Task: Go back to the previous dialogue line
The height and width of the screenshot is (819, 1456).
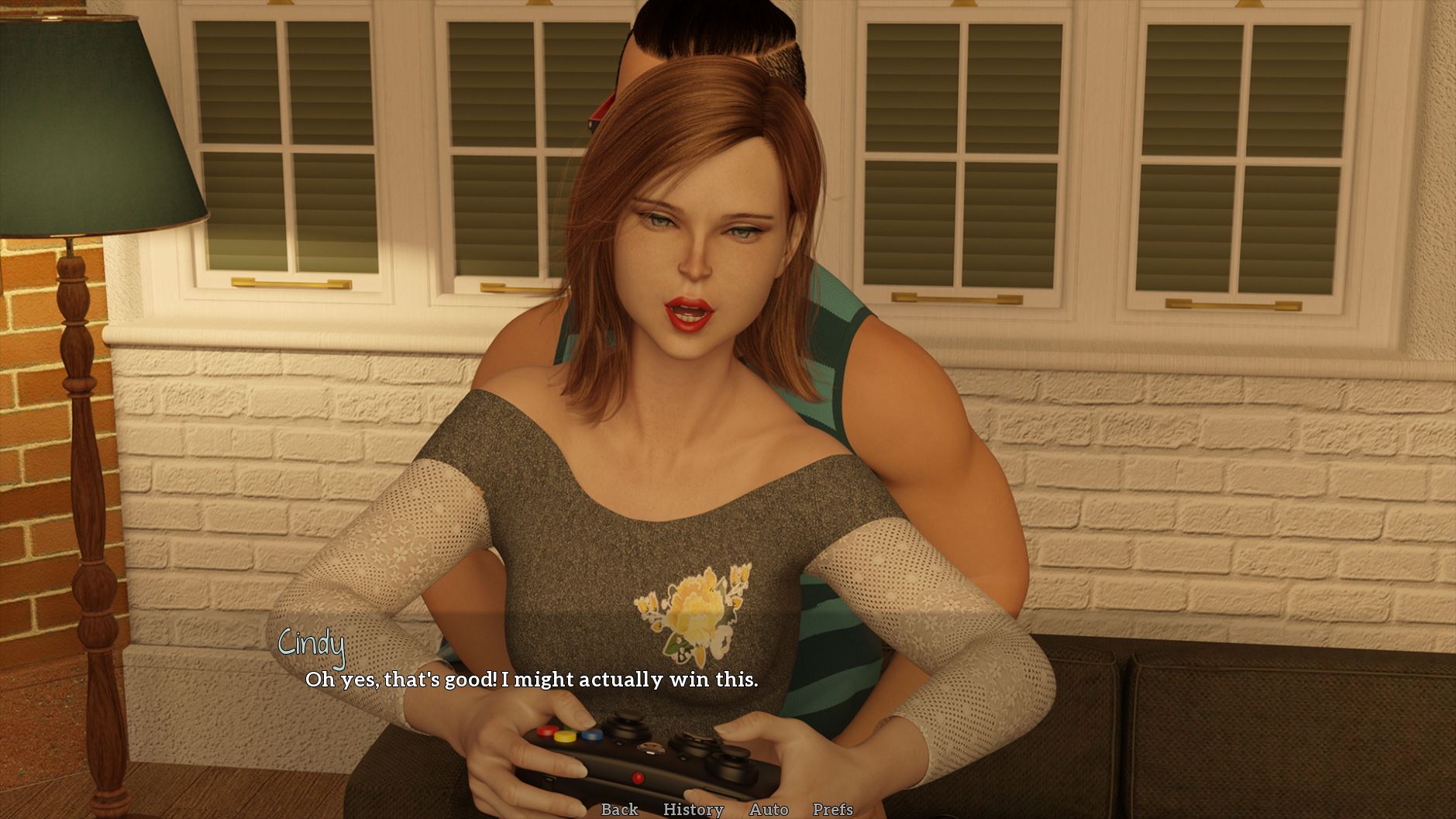Action: (619, 809)
